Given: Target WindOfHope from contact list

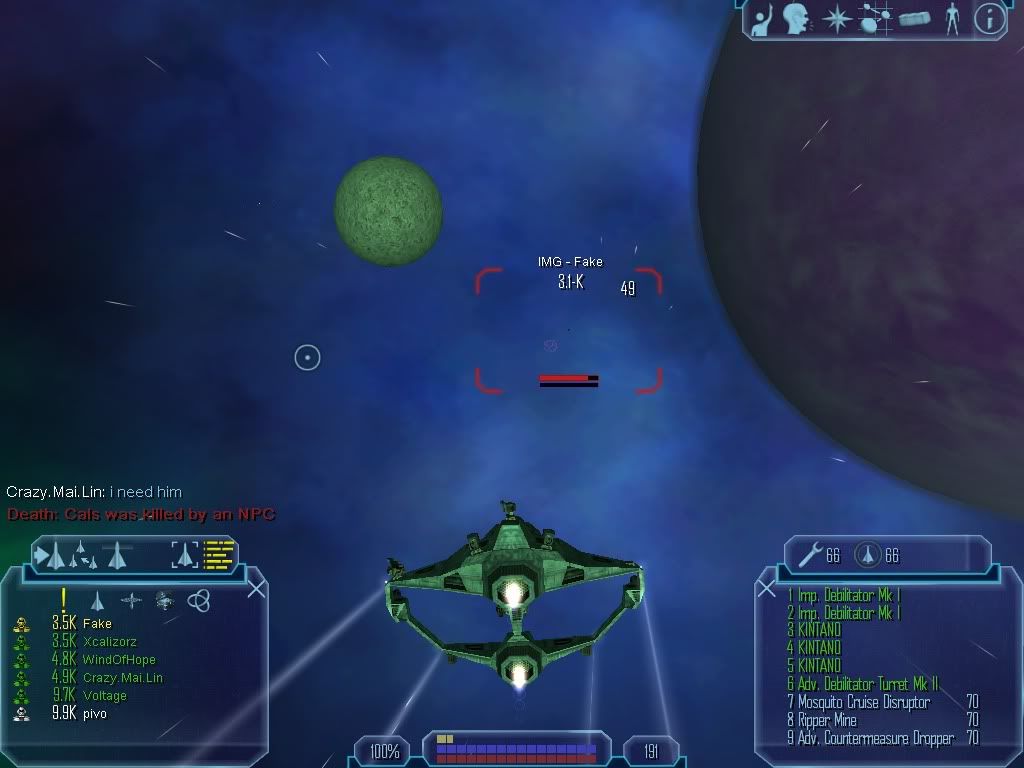Looking at the screenshot, I should [118, 660].
